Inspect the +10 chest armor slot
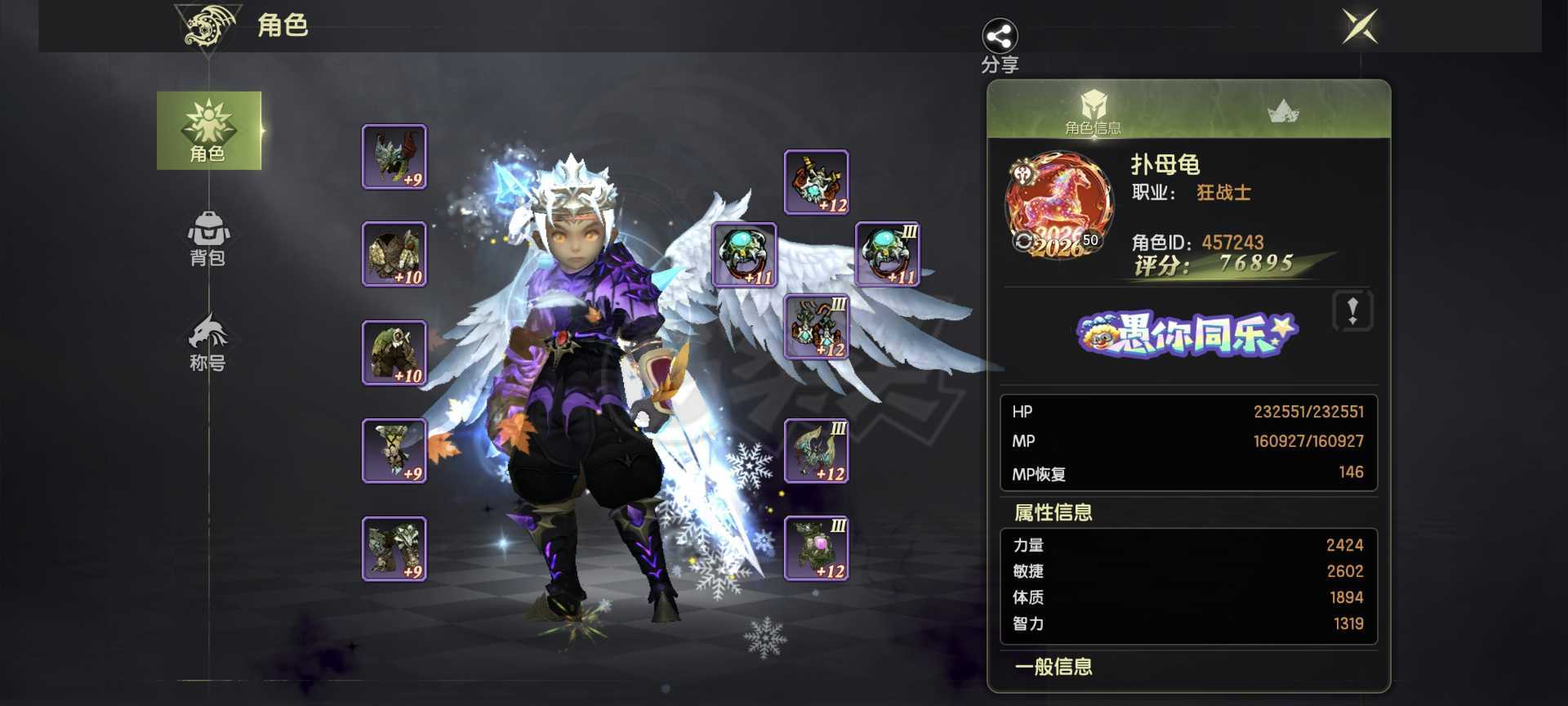1568x706 pixels. point(394,254)
